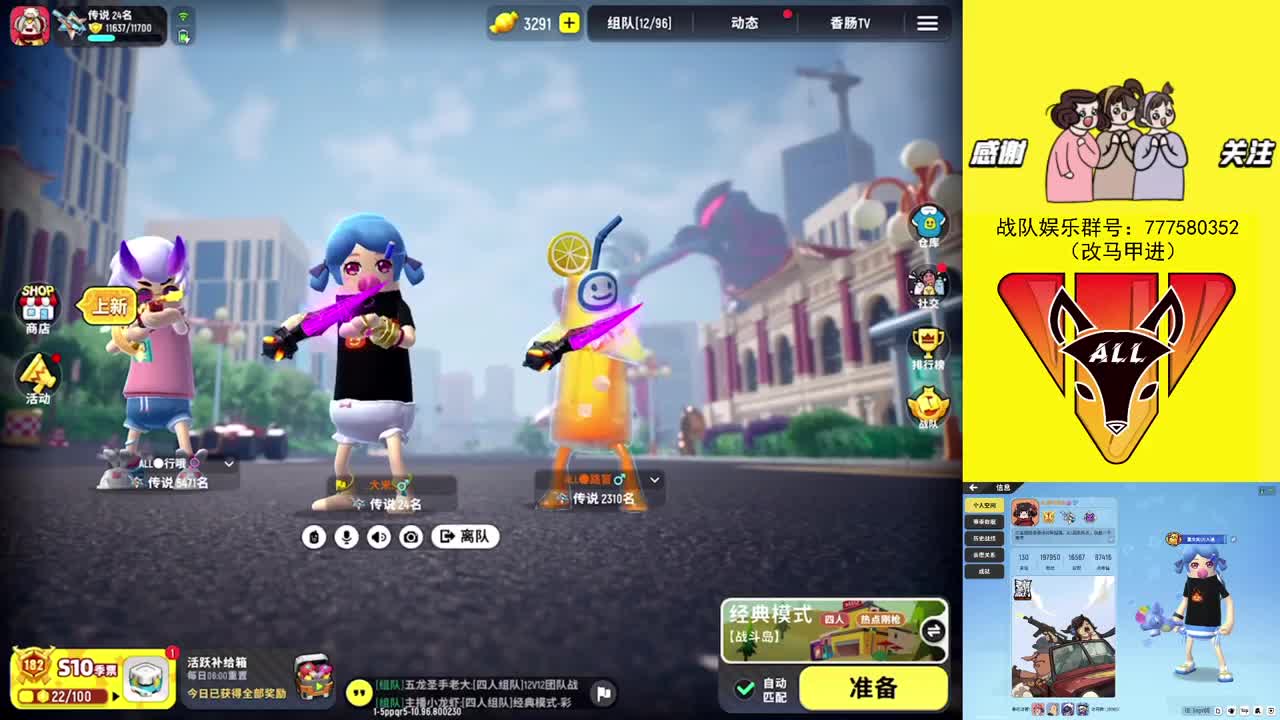The image size is (1280, 720).
Task: Open the 仓库 warehouse panel
Action: tap(927, 222)
